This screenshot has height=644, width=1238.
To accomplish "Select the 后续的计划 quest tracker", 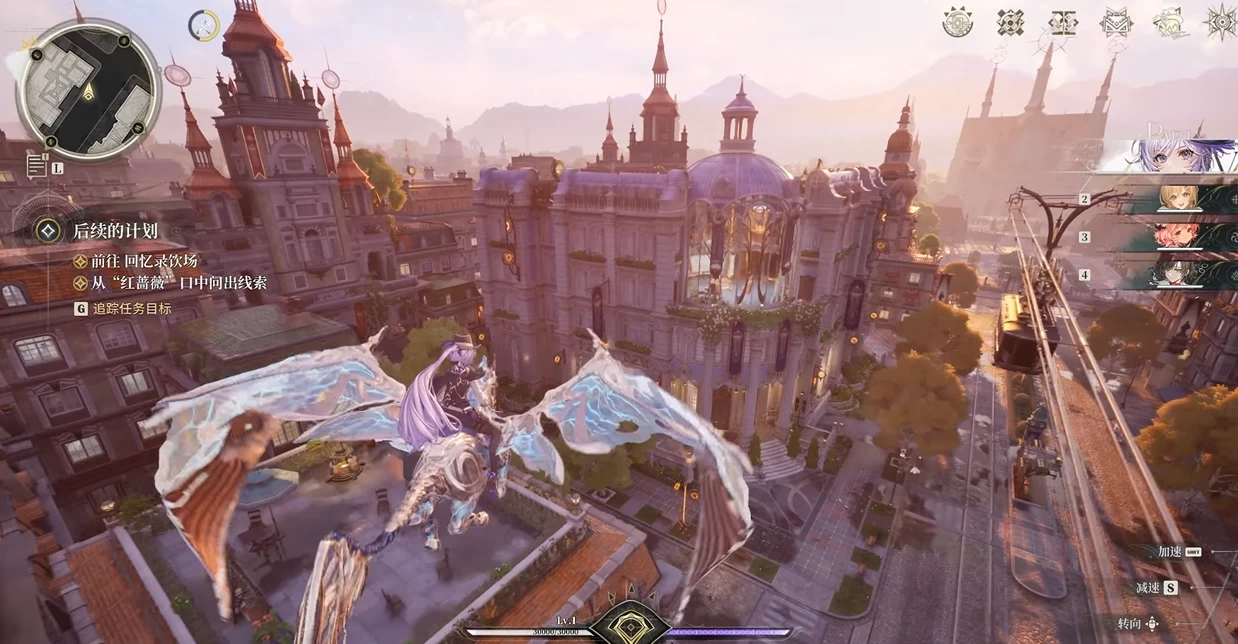I will 115,231.
